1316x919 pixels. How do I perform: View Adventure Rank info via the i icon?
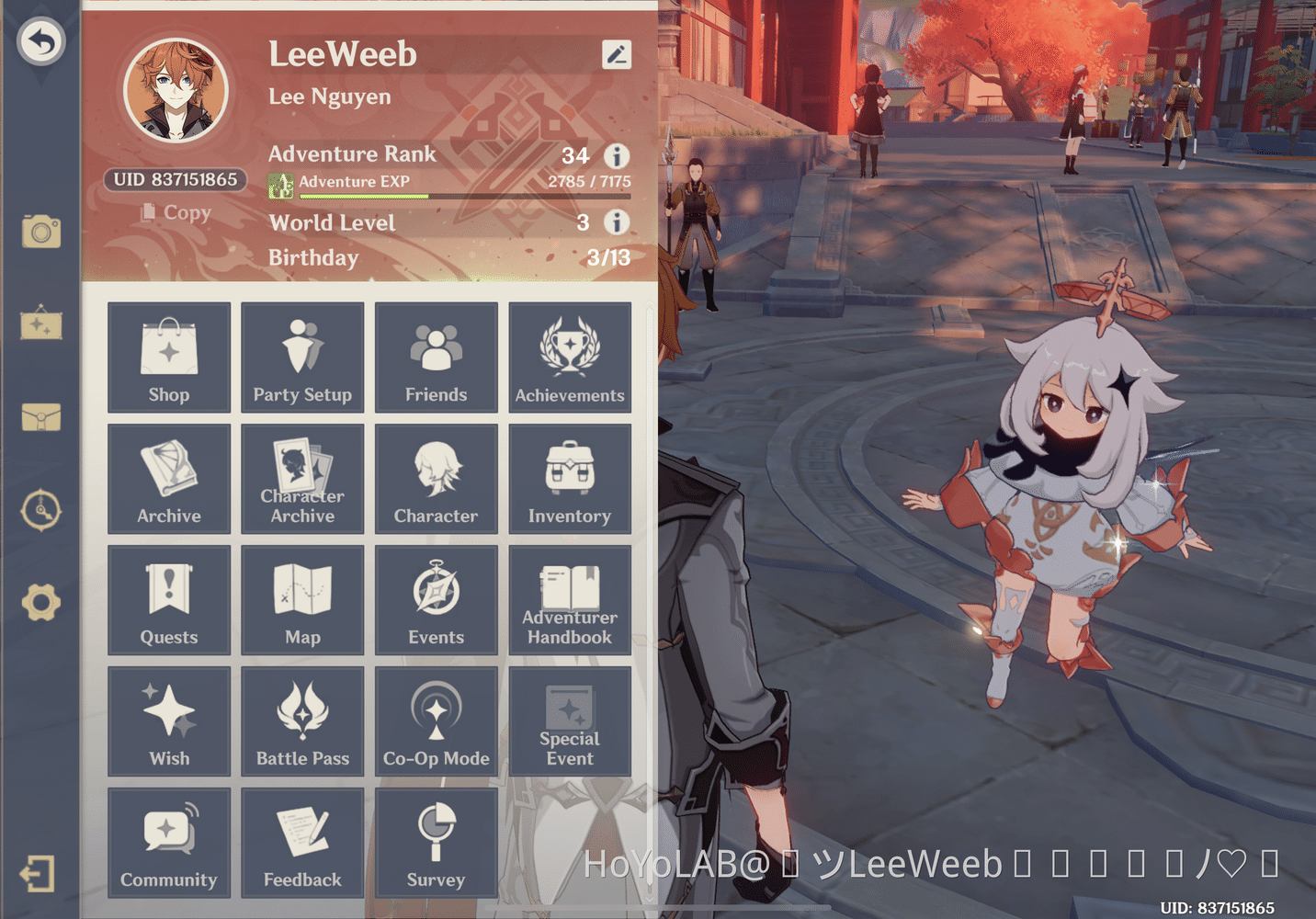click(617, 156)
